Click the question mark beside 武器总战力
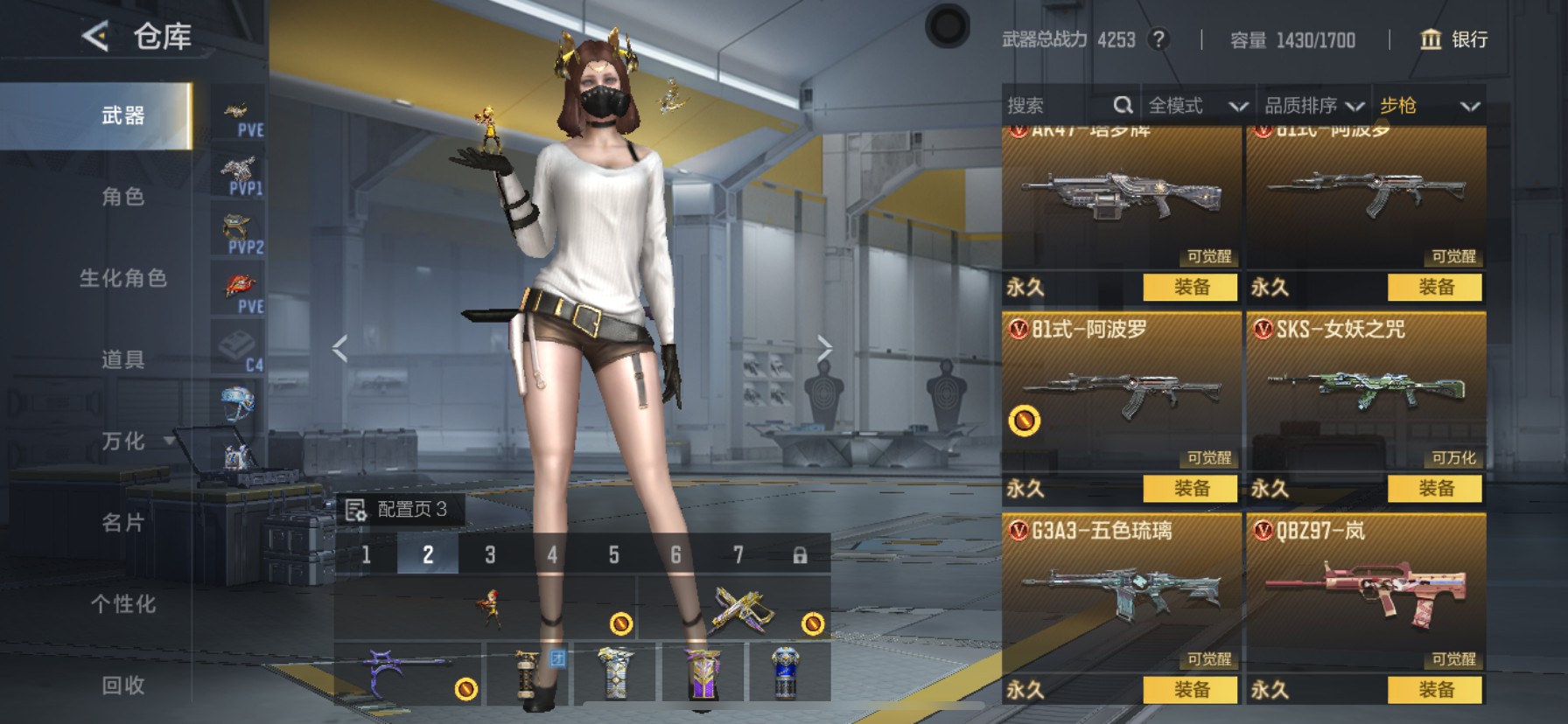 point(1157,40)
